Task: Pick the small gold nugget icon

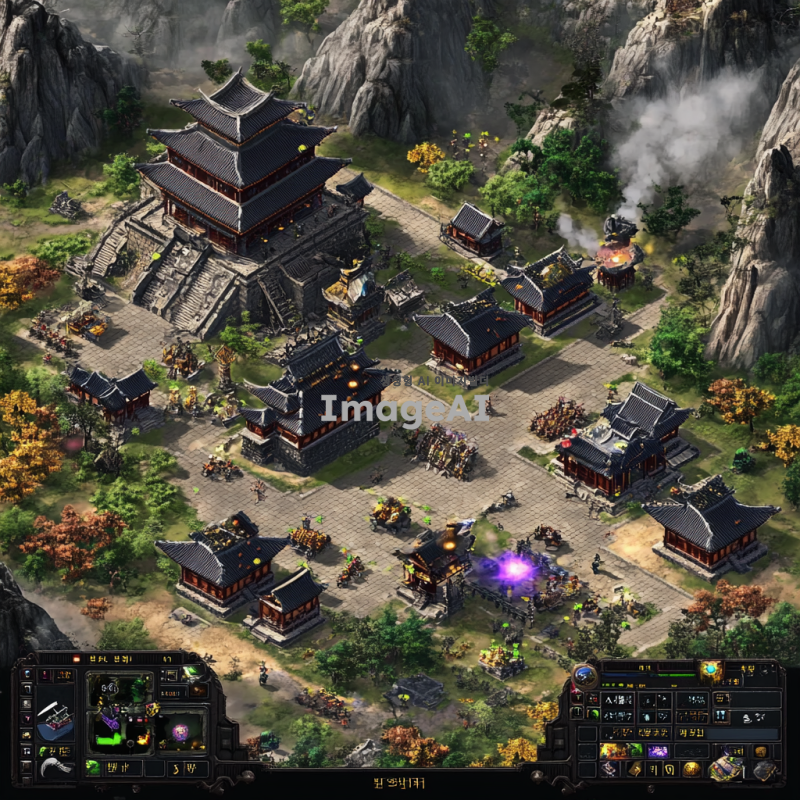Action: point(760,750)
